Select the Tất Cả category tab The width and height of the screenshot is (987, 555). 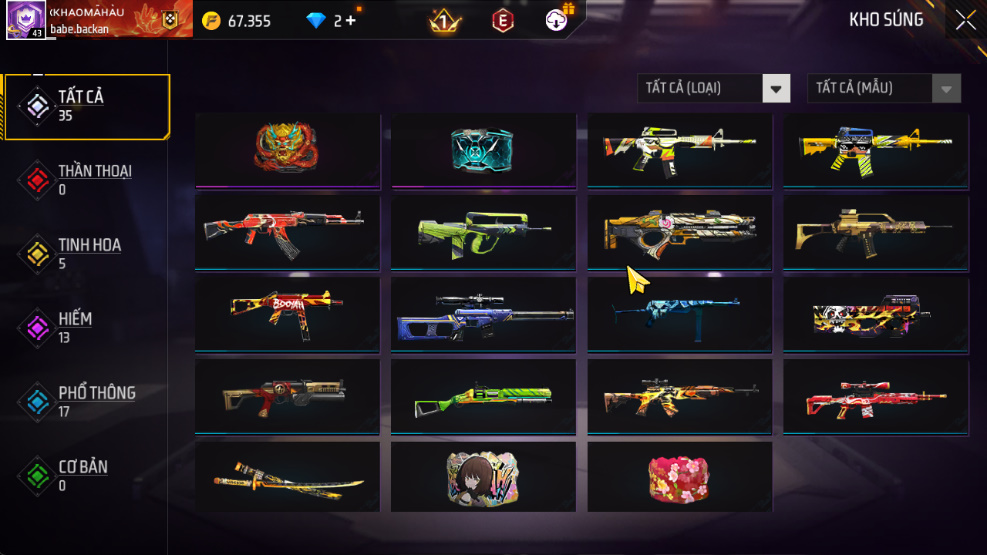(x=86, y=105)
